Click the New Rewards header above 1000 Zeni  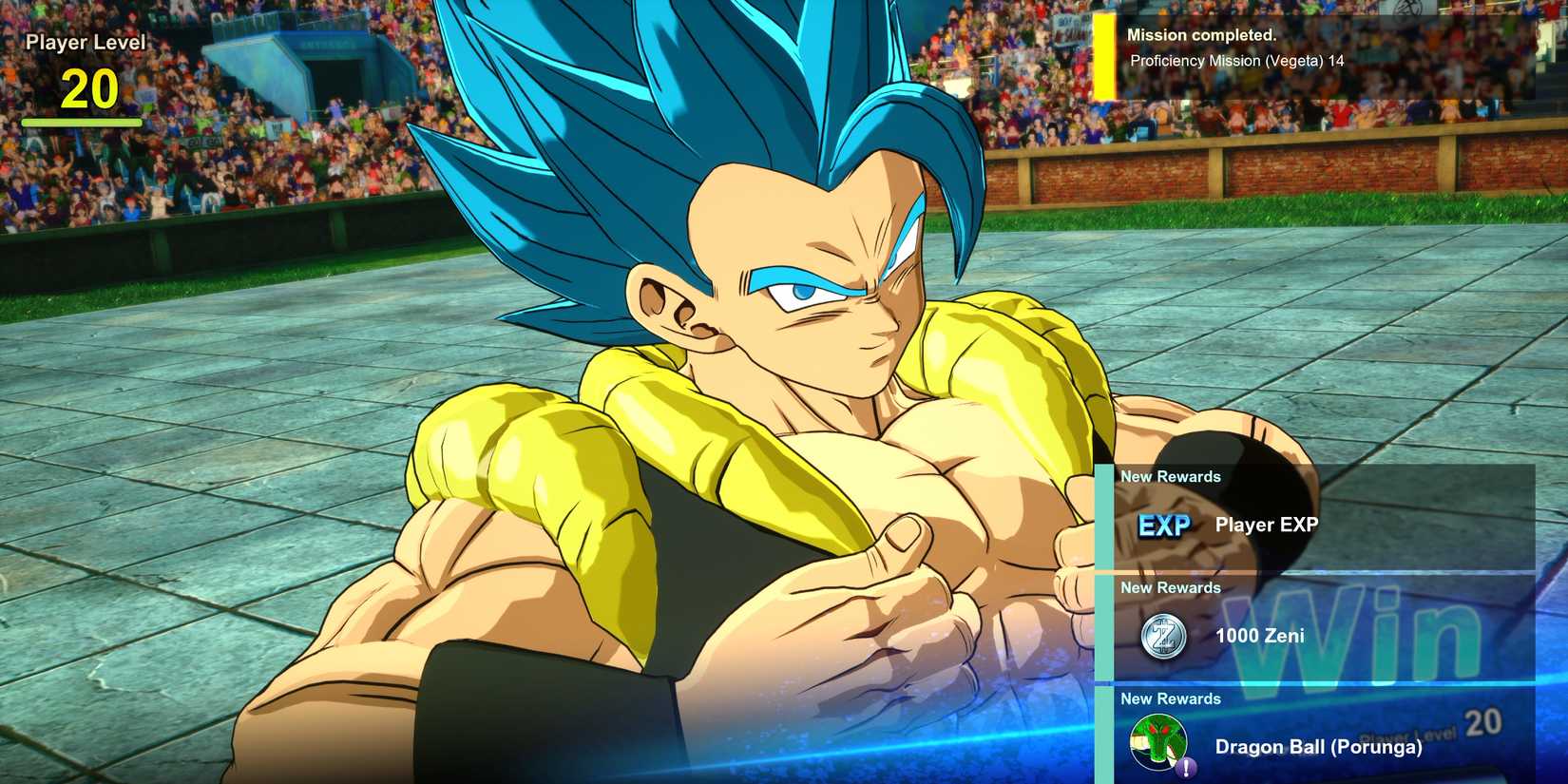click(1171, 587)
